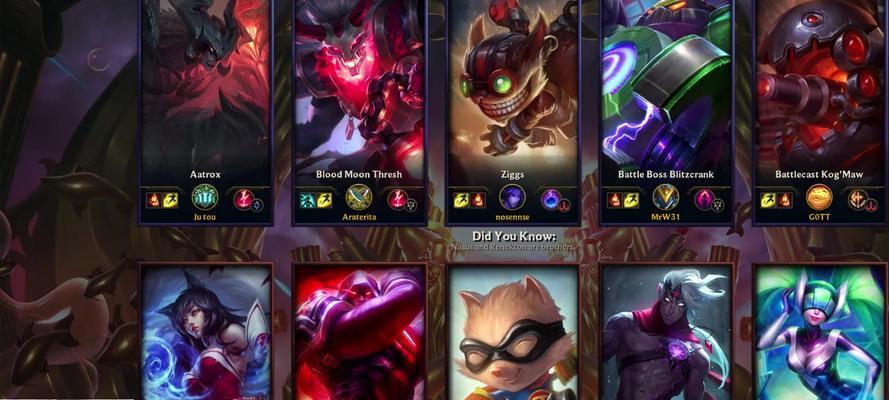This screenshot has height=400, width=889.
Task: Choose the Varus portrait card
Action: click(666, 332)
